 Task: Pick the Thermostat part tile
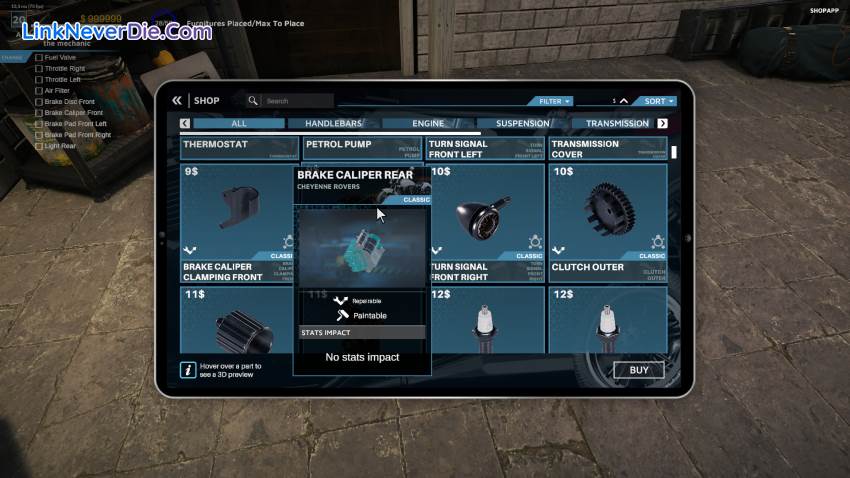(239, 148)
